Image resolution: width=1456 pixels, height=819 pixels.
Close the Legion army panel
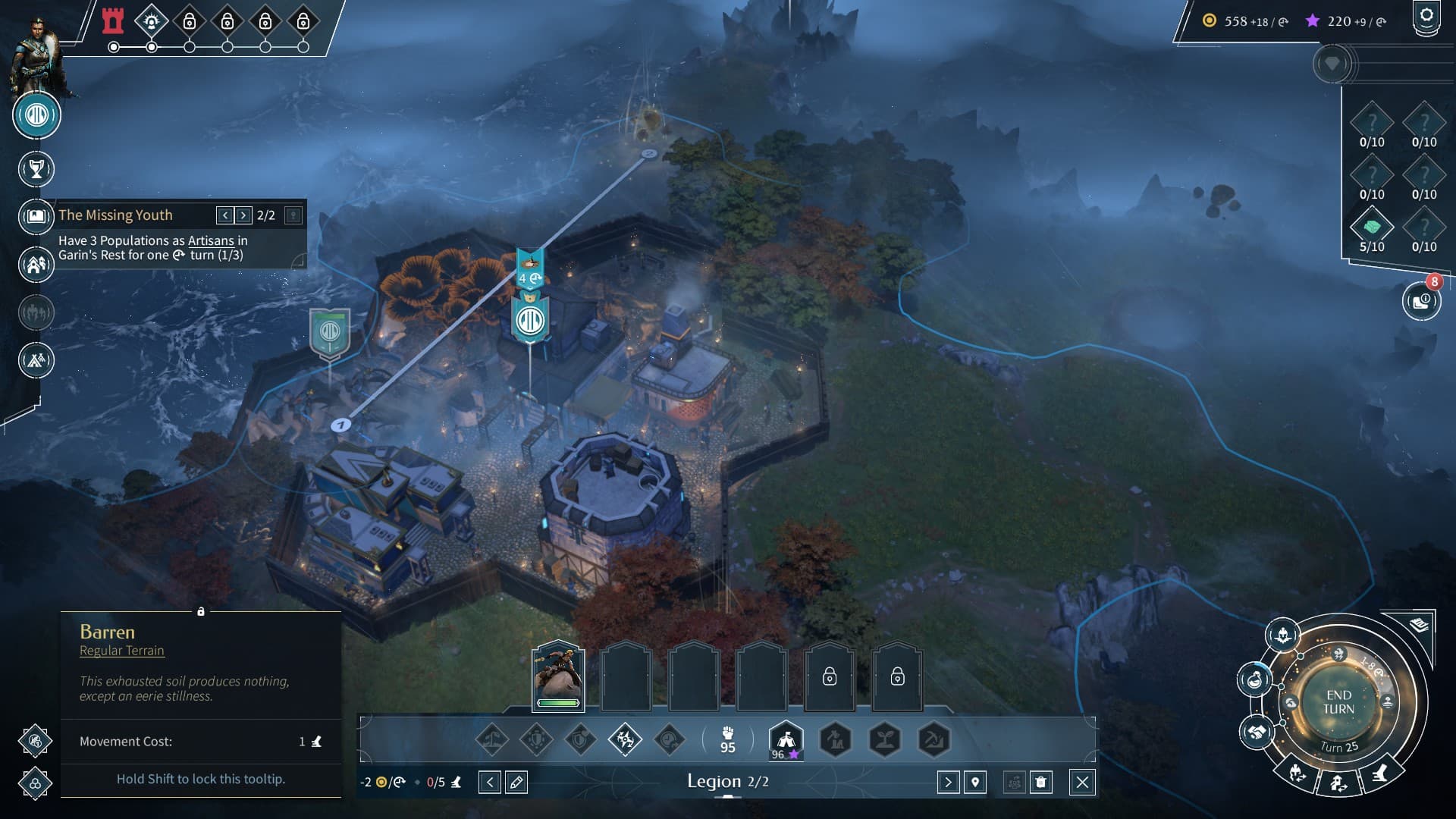click(x=1082, y=782)
